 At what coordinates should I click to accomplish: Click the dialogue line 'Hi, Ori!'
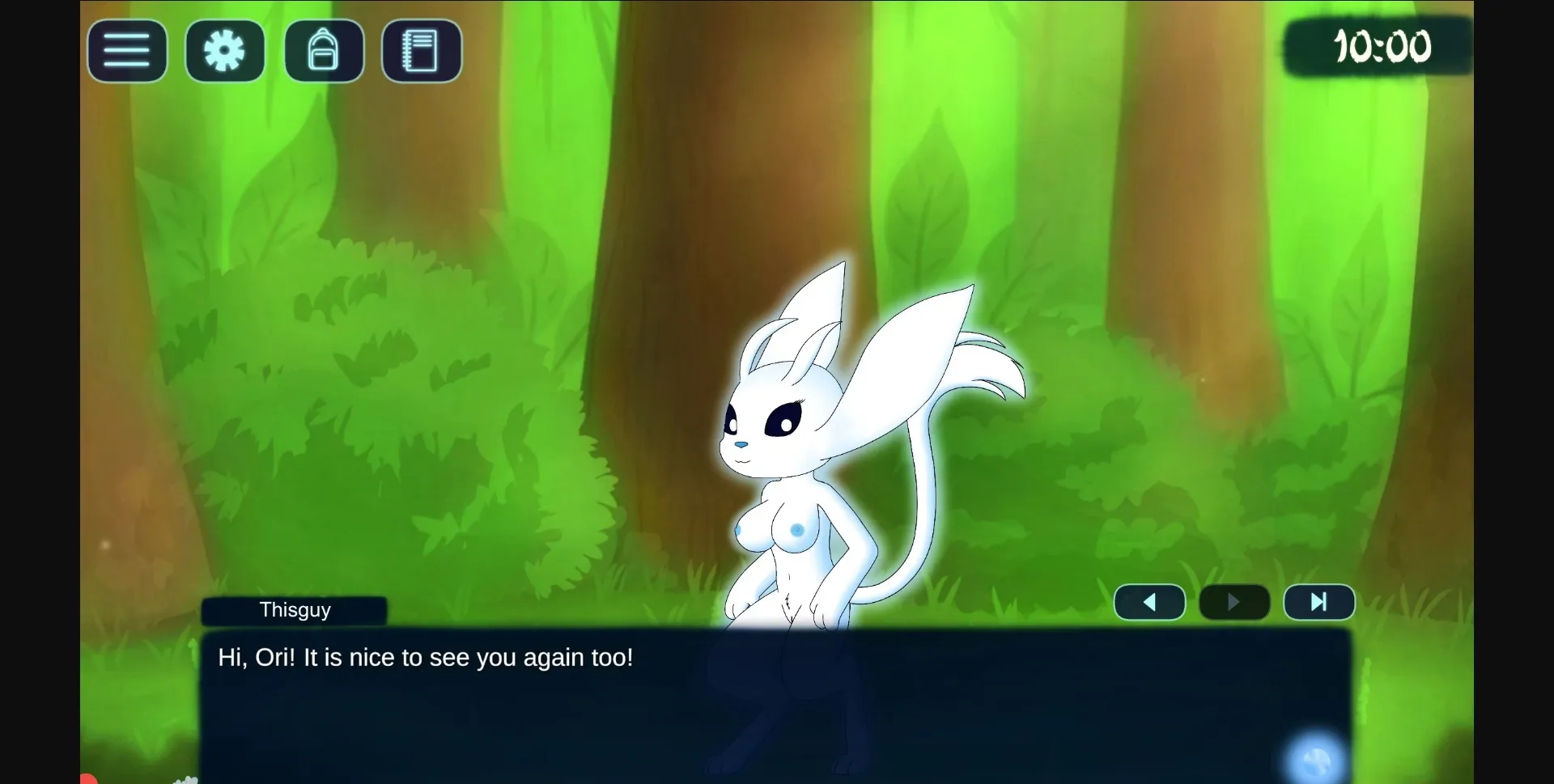(x=424, y=658)
